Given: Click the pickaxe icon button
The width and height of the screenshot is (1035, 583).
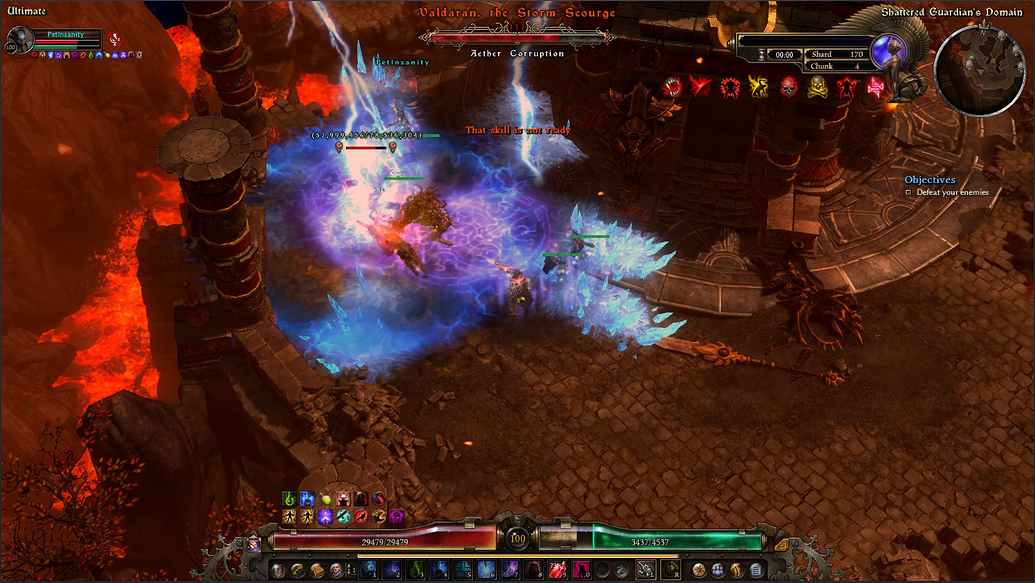Looking at the screenshot, I should coord(297,570).
